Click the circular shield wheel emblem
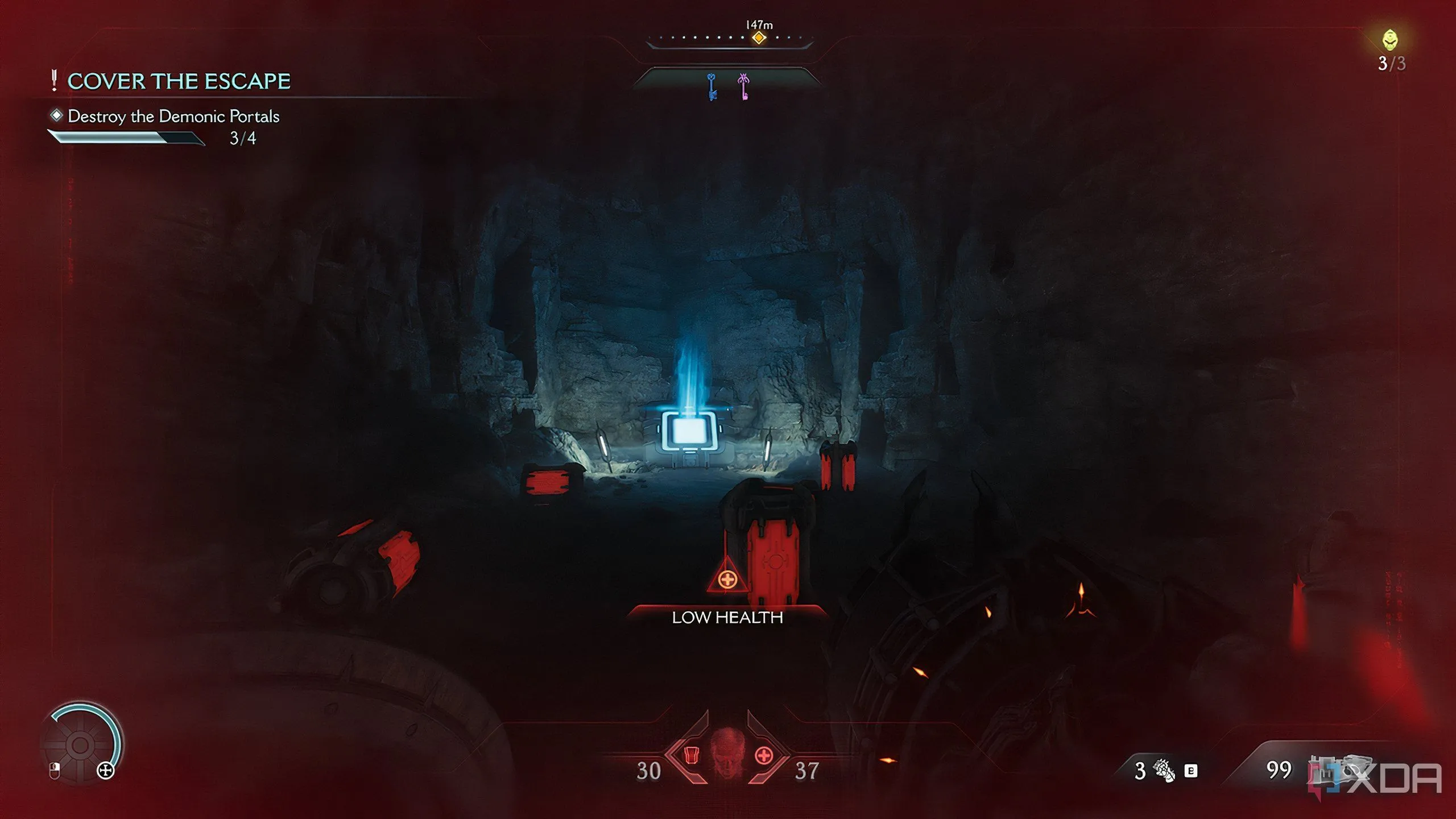1456x819 pixels. [x=80, y=744]
